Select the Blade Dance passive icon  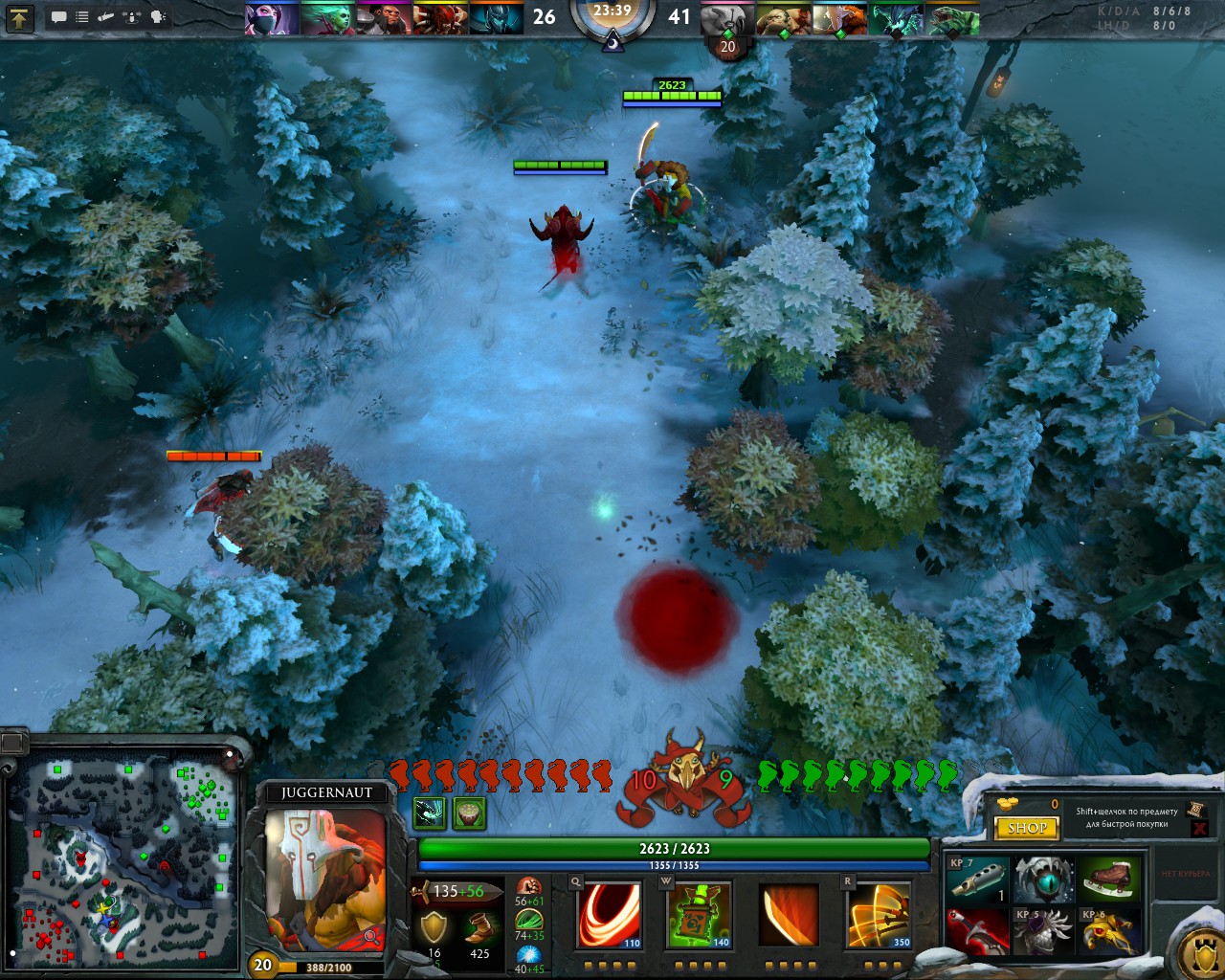click(x=789, y=915)
